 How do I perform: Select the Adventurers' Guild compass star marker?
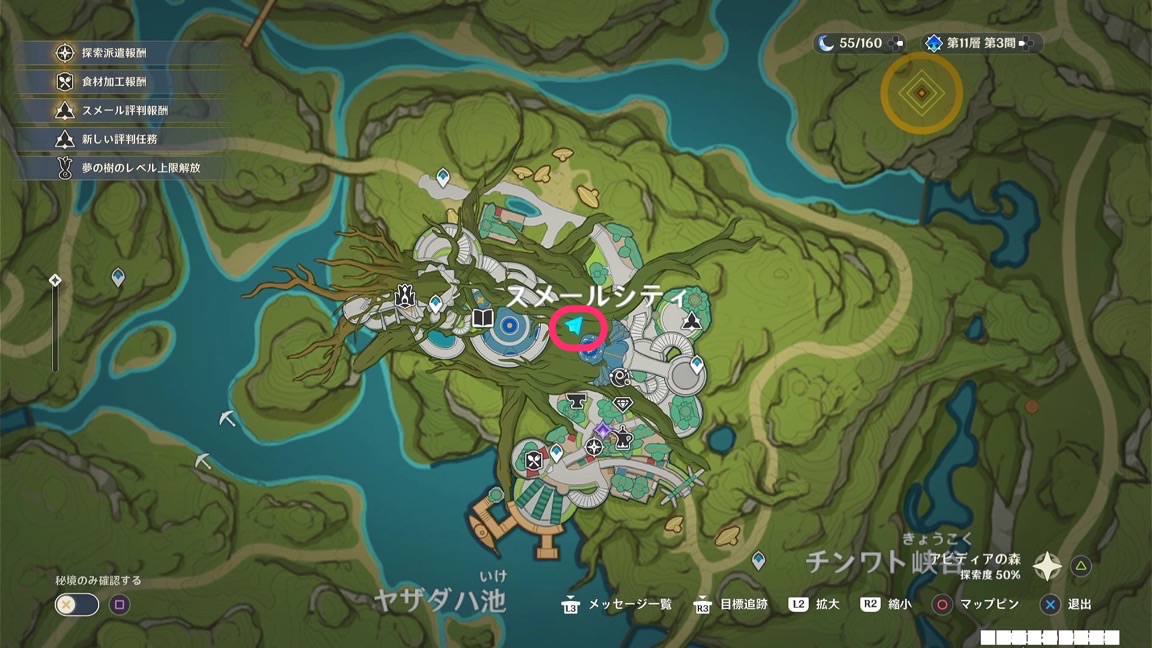tap(594, 447)
